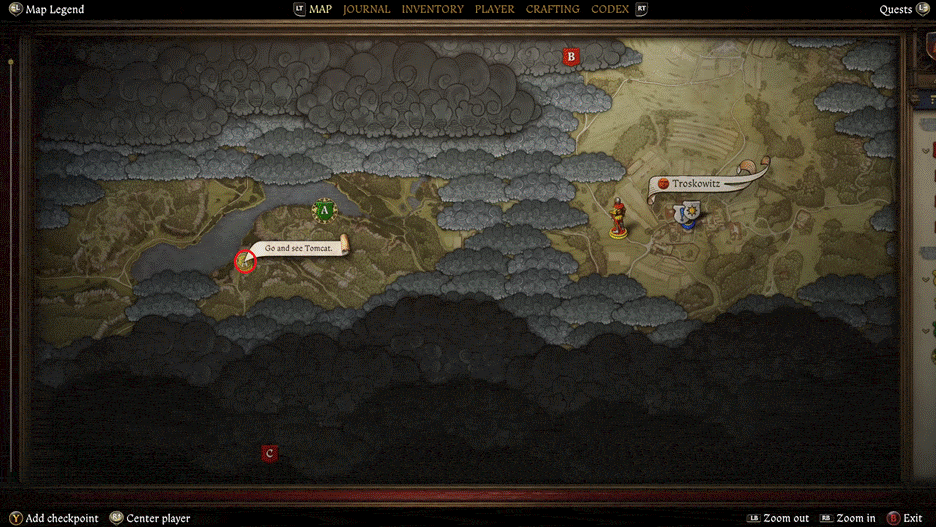
Task: Open the CRAFTING tab
Action: coord(552,9)
